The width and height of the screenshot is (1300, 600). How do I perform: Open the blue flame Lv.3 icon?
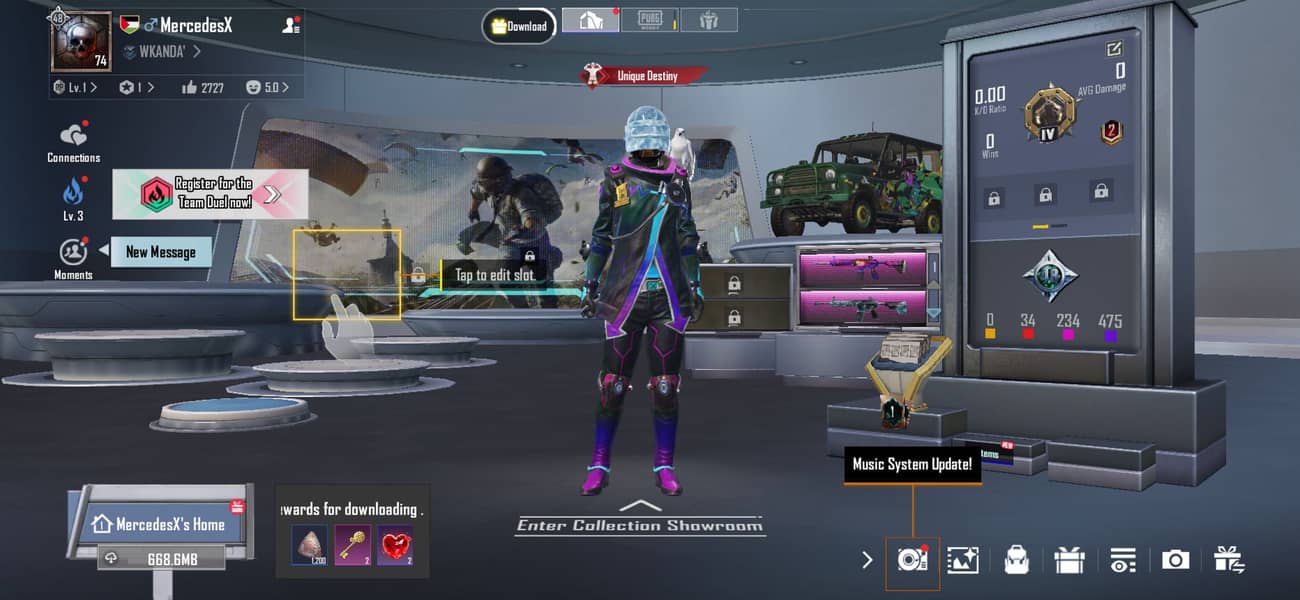(x=73, y=193)
